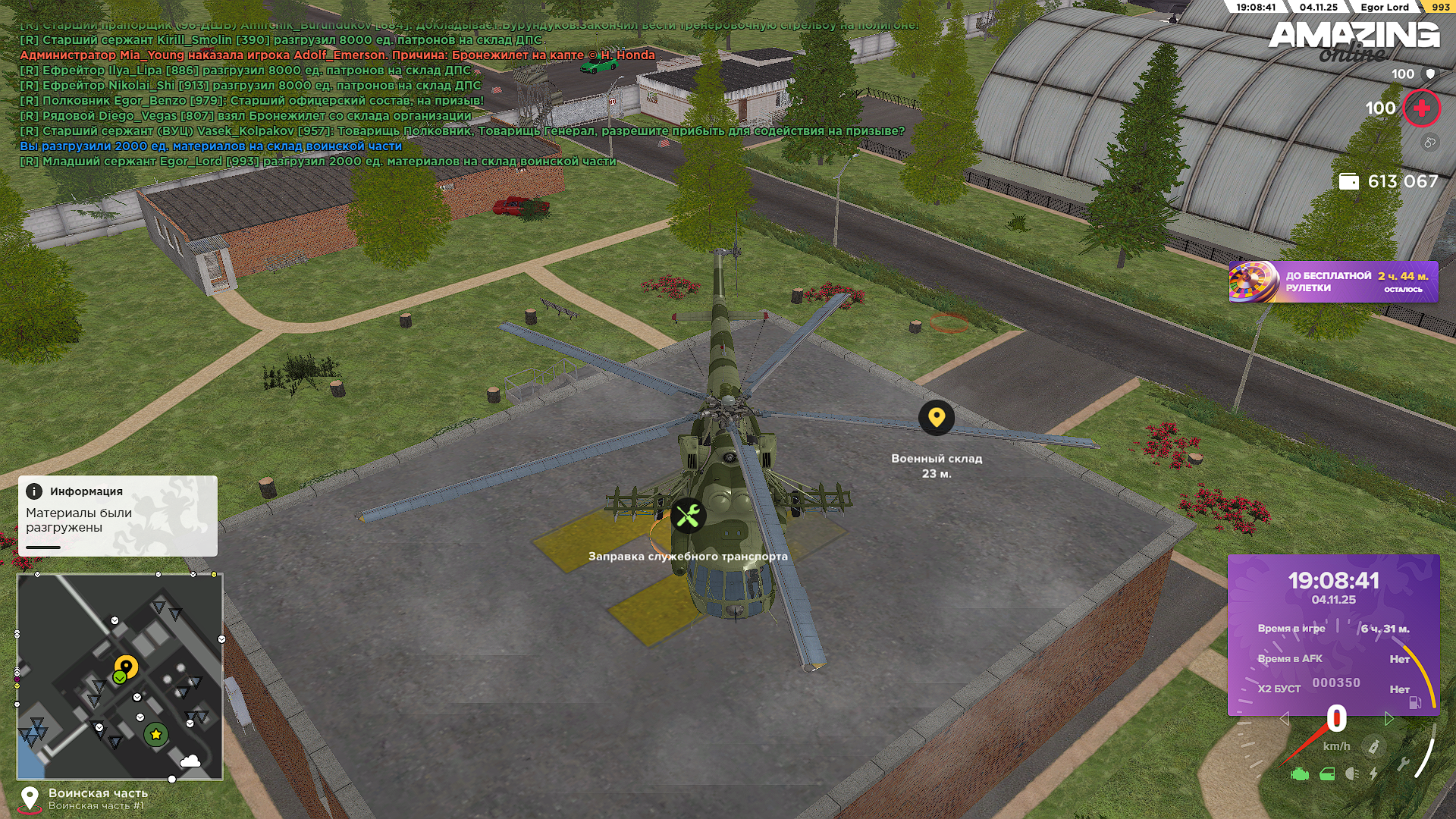Viewport: 1456px width, 819px height.
Task: Select the Военный склад waypoint marker
Action: [937, 418]
